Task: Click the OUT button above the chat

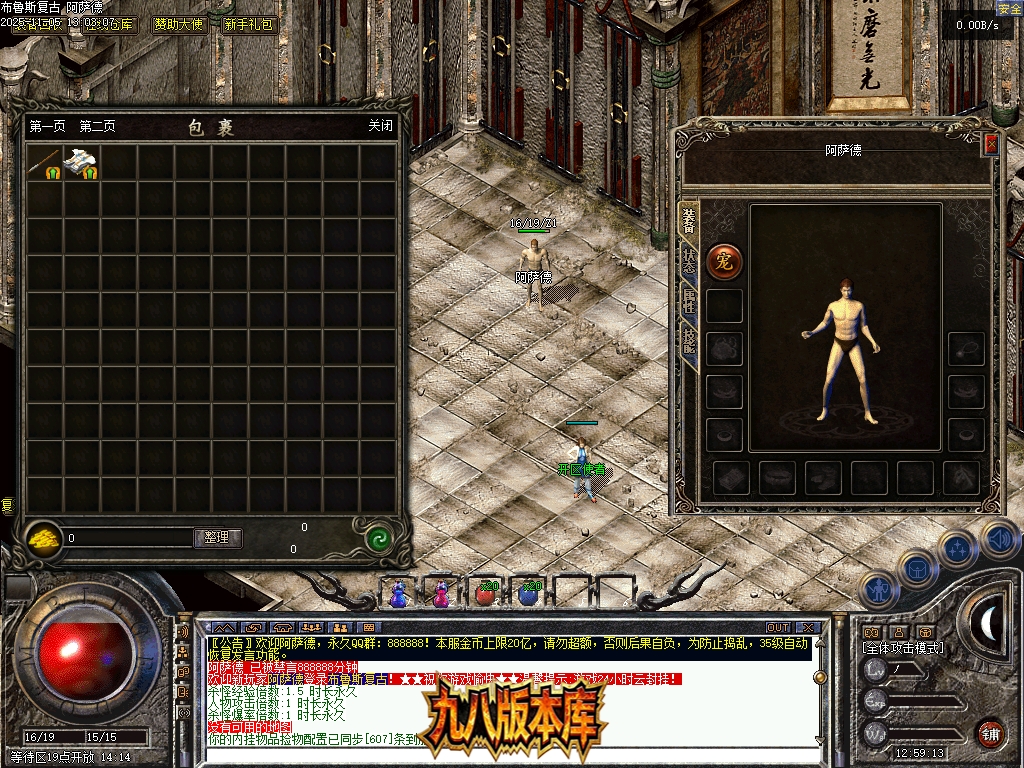Action: point(777,628)
